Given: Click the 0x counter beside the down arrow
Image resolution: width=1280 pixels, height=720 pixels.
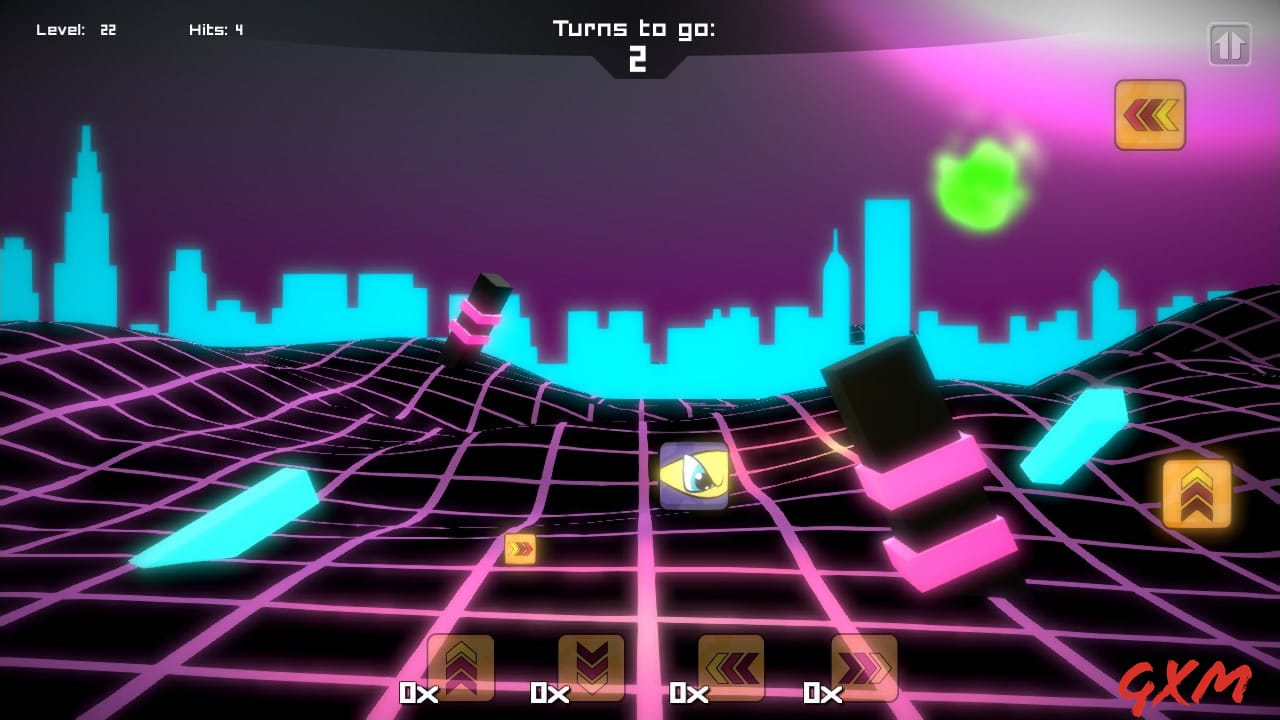Looking at the screenshot, I should (x=550, y=692).
